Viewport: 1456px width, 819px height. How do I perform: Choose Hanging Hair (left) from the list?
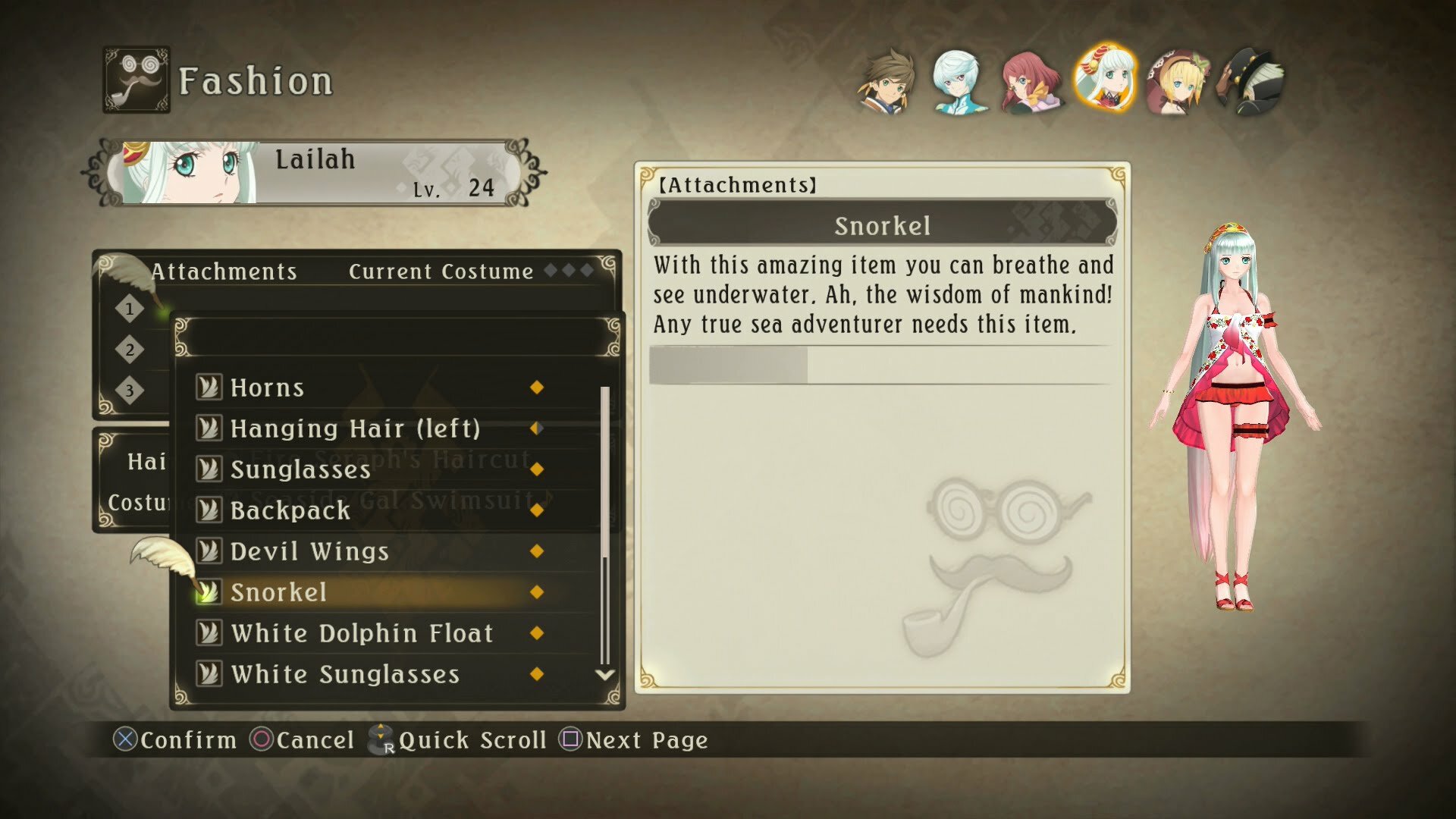(x=355, y=428)
